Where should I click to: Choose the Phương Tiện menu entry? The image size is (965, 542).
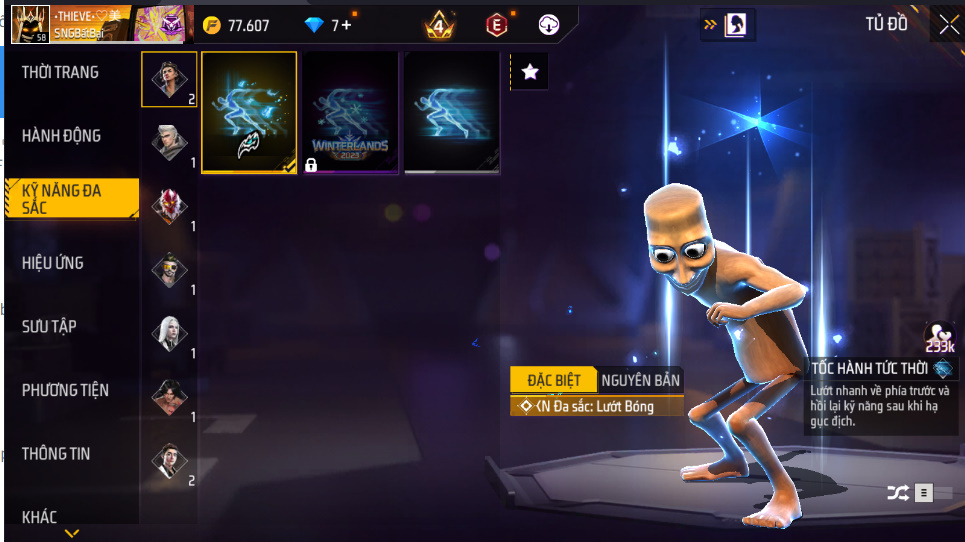pos(66,390)
